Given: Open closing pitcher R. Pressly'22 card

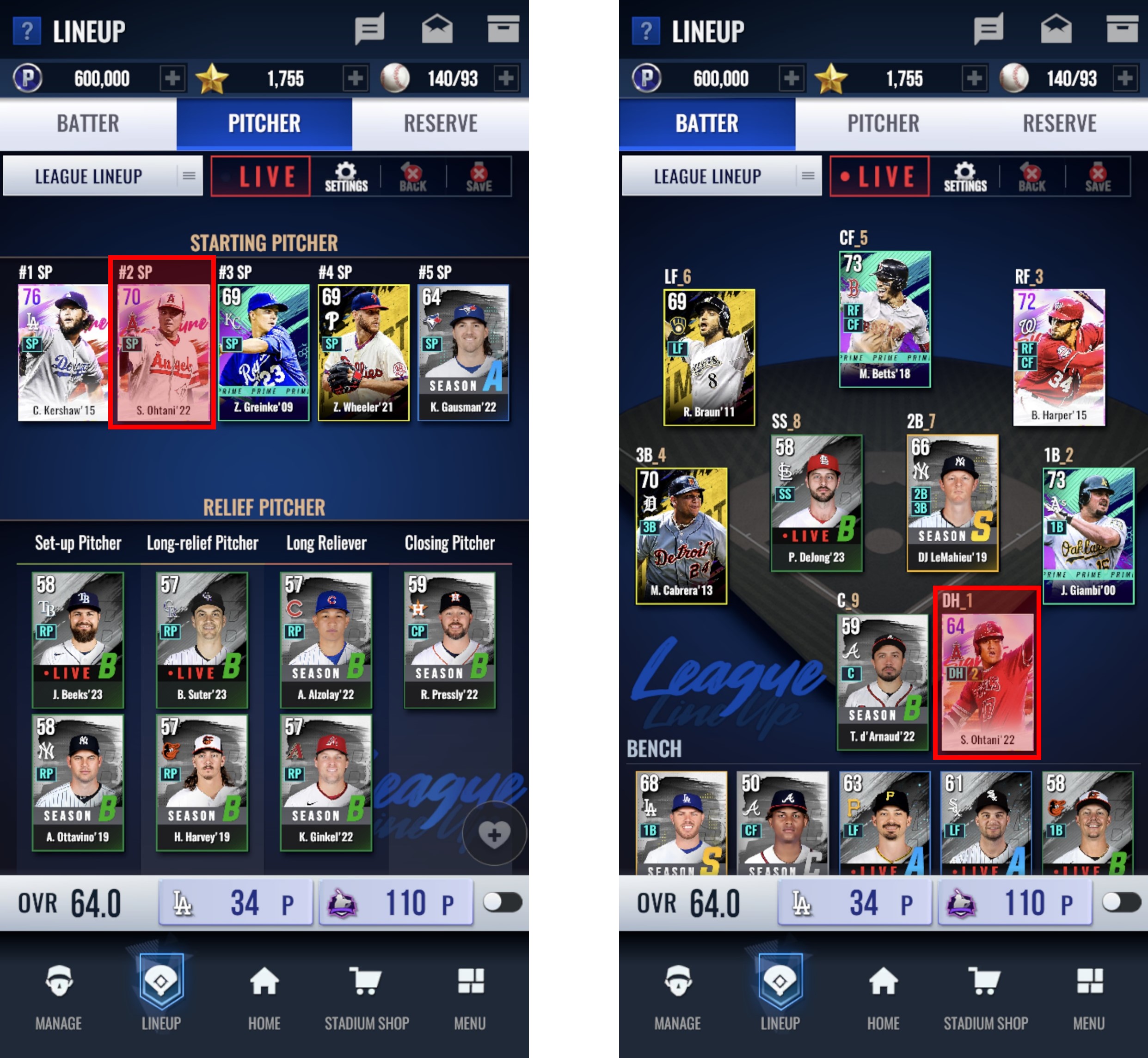Looking at the screenshot, I should coord(449,640).
